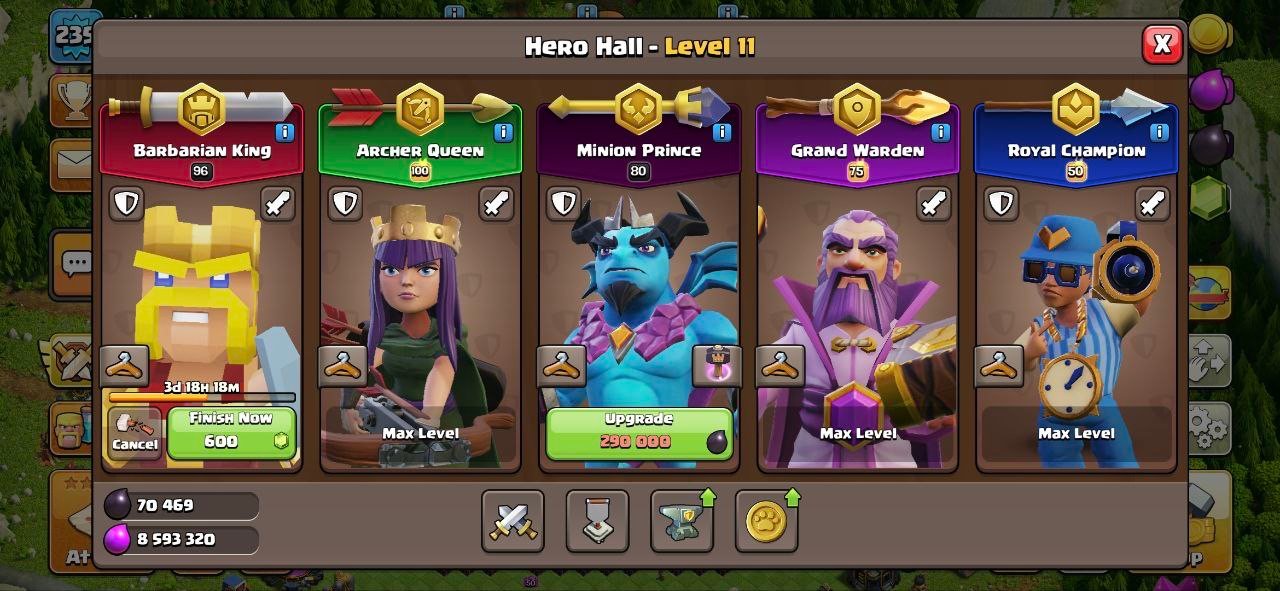The height and width of the screenshot is (591, 1280).
Task: Open crossed swords hero equipment button
Action: point(513,521)
